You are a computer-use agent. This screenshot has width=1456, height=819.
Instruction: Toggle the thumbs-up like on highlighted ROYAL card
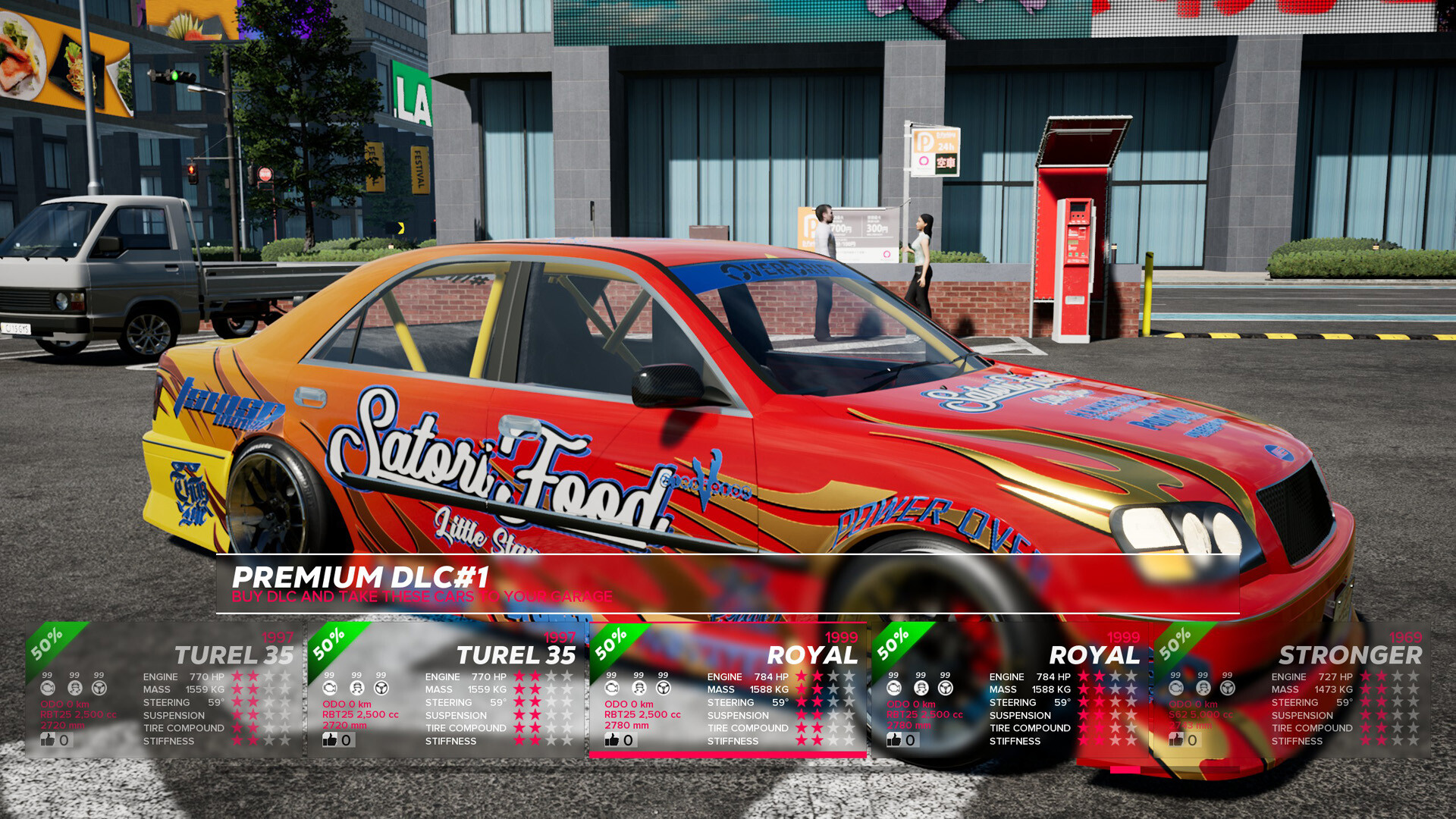coord(611,739)
